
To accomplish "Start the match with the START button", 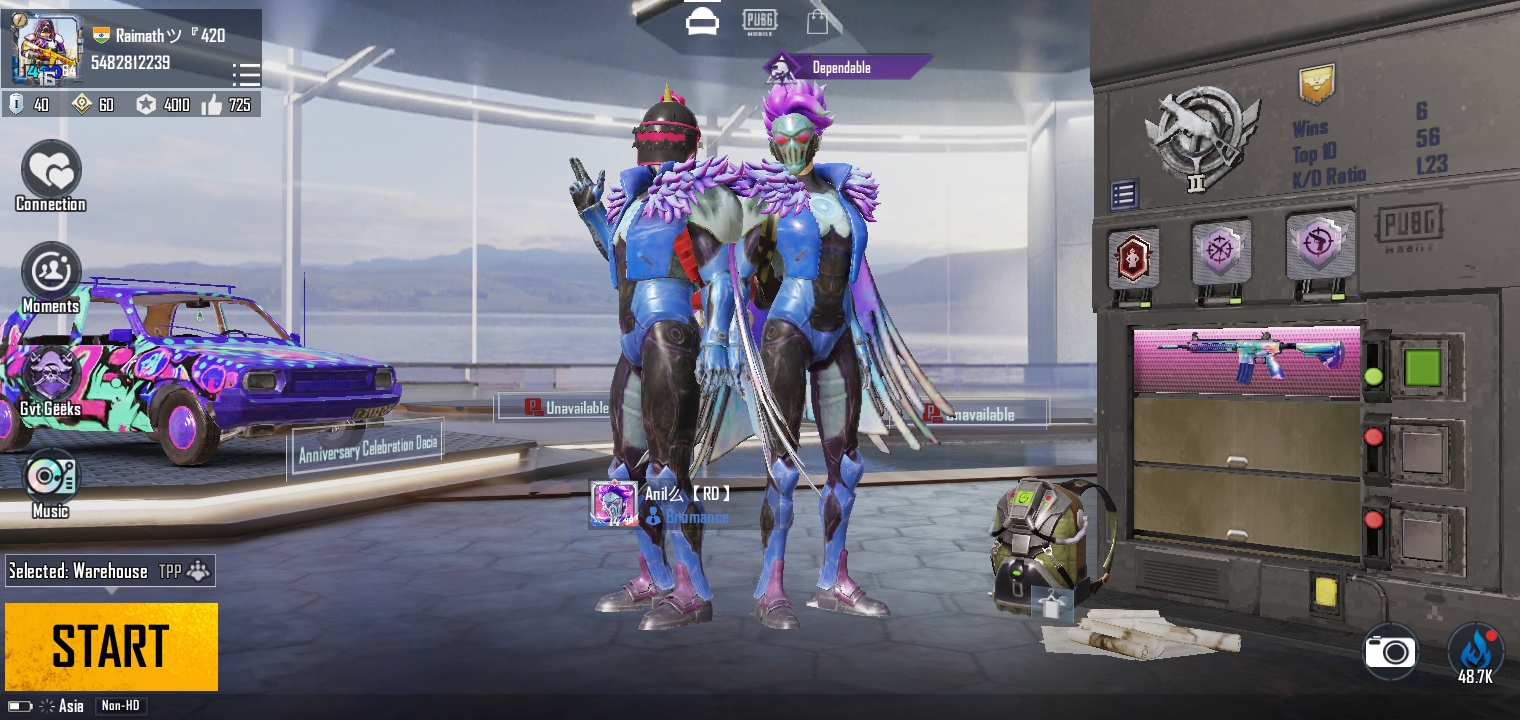I will tap(111, 646).
